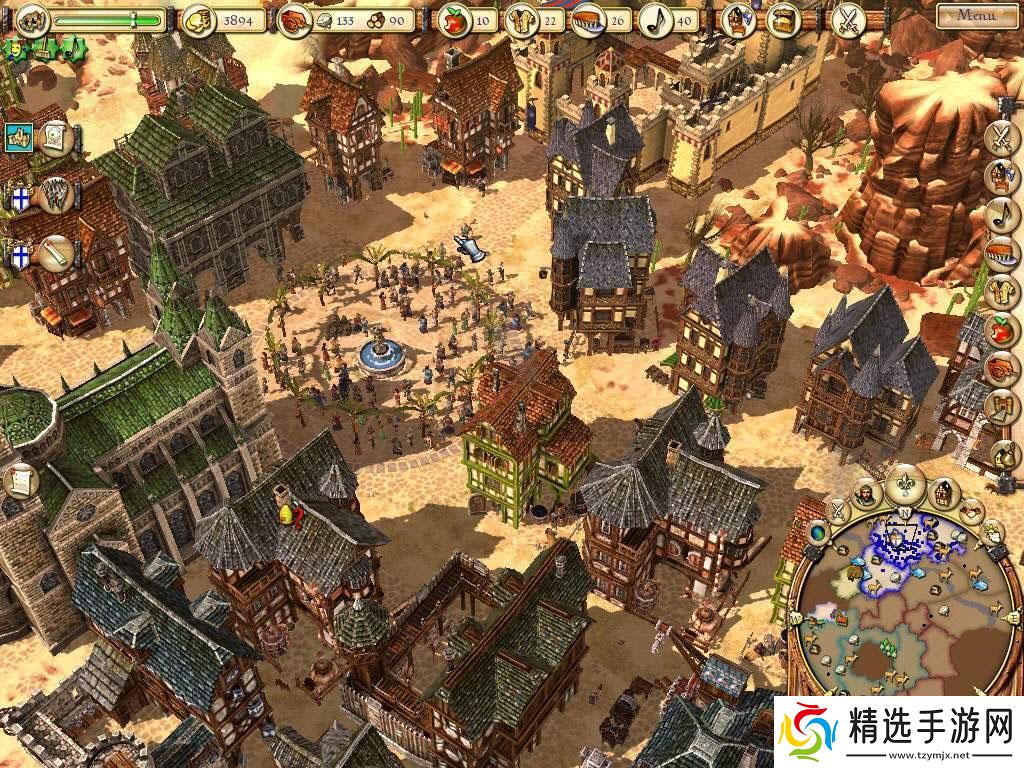Open the music note build category on right
Screen dimensions: 1024x768
point(1001,213)
